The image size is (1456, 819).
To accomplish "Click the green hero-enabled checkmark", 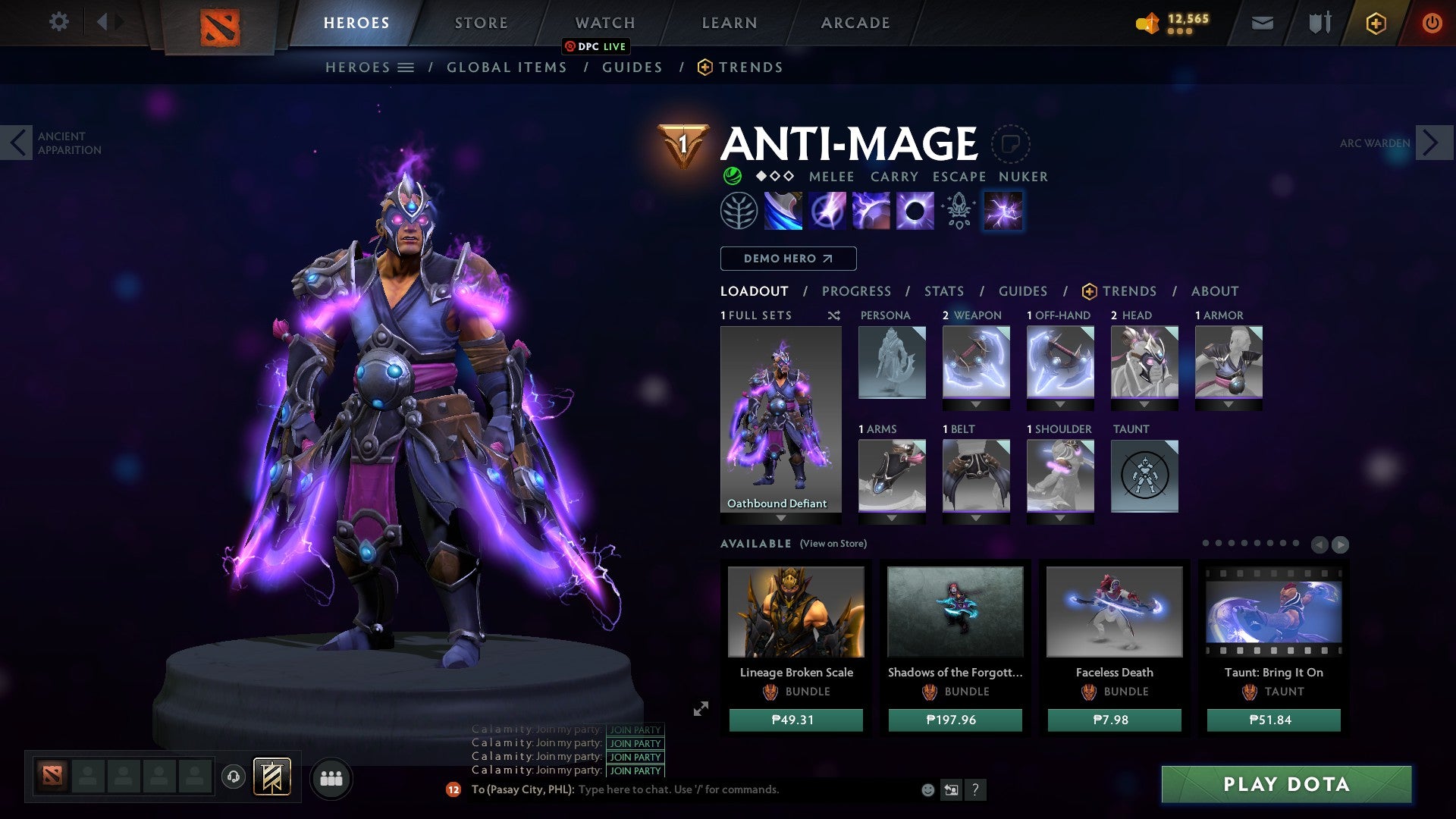I will (732, 177).
